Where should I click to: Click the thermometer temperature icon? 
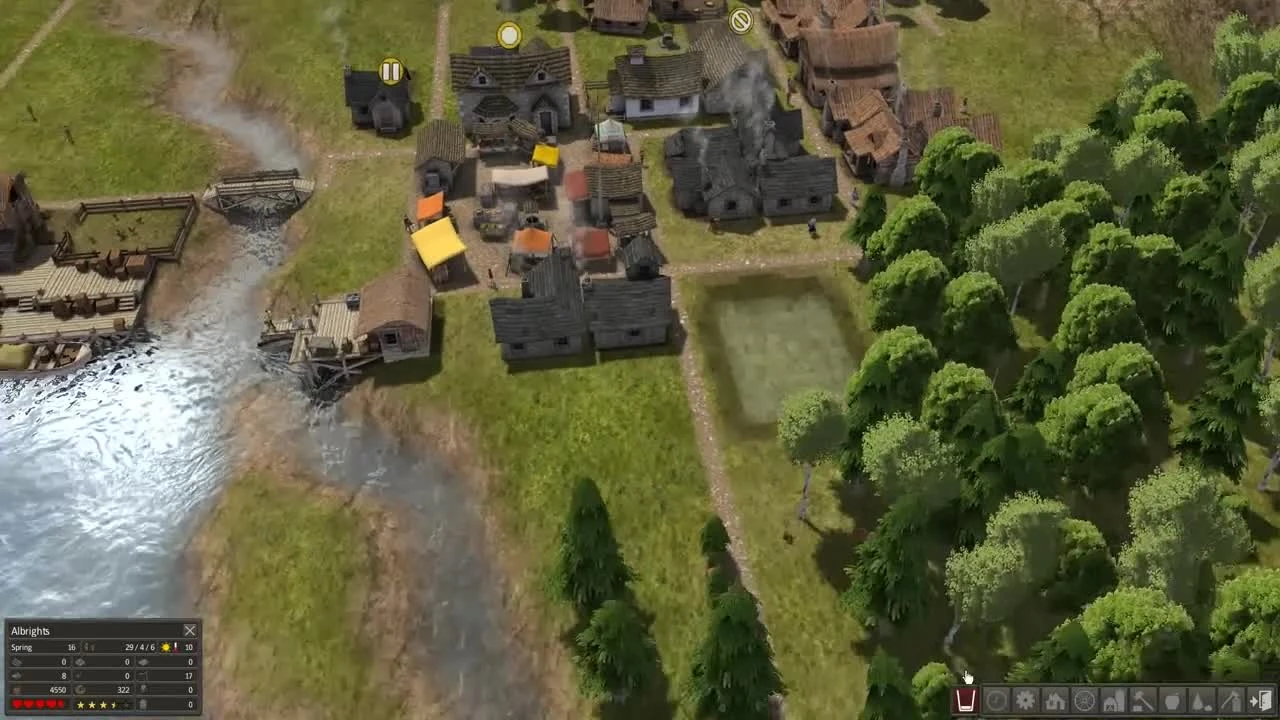(x=176, y=647)
